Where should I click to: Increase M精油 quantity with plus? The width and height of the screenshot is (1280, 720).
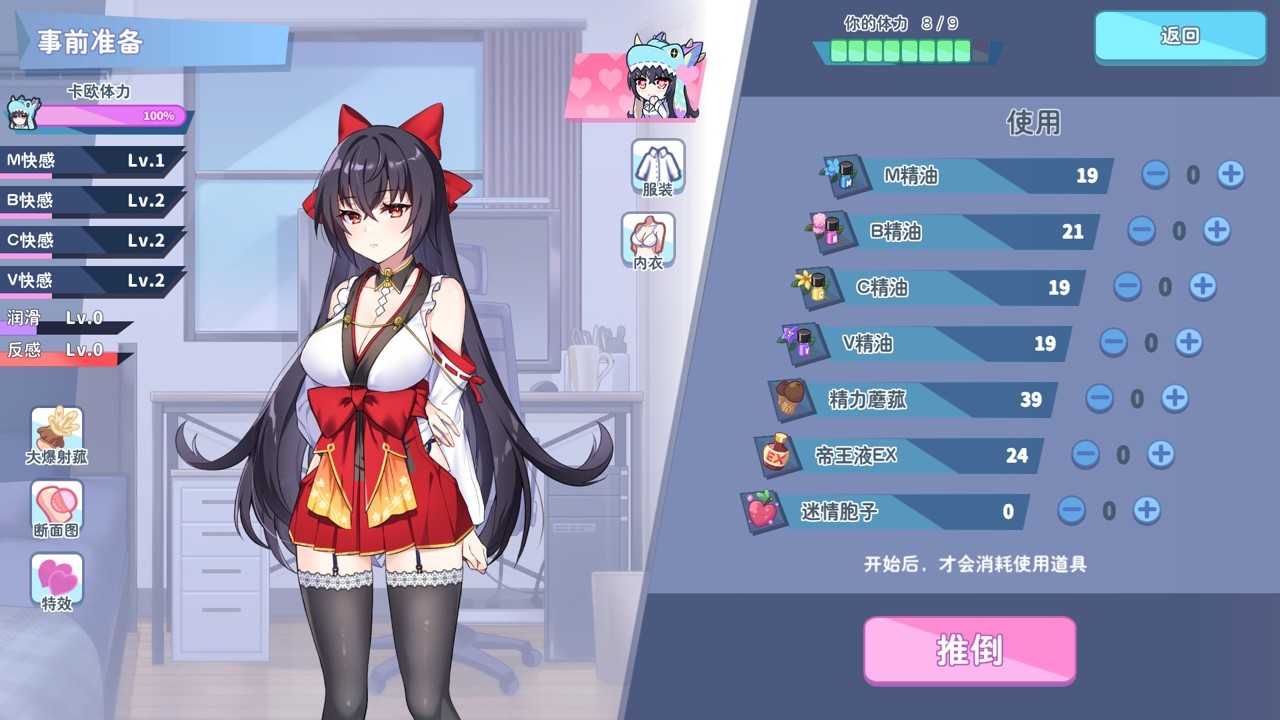1230,175
